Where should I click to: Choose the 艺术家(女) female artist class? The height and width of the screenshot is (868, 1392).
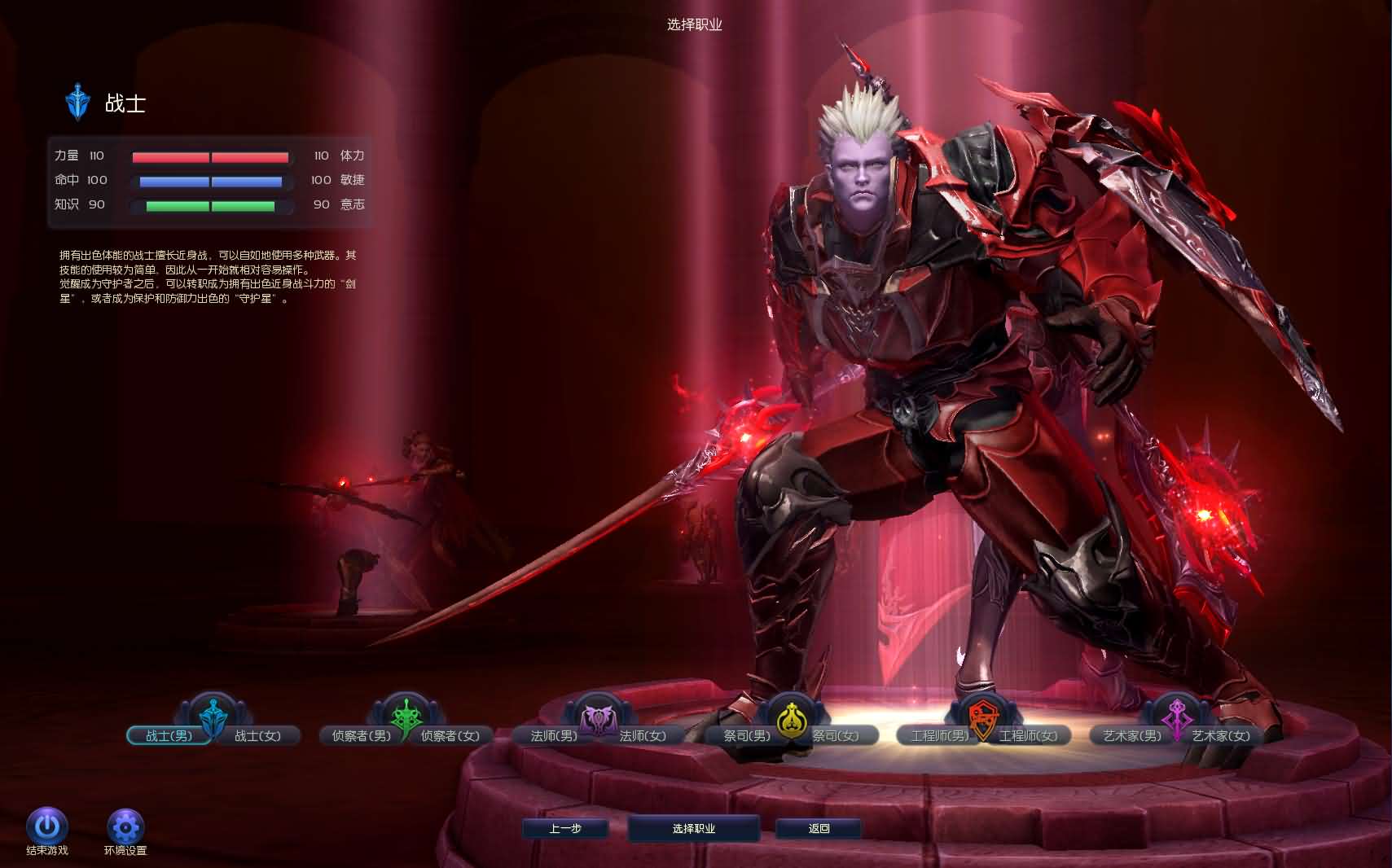(1221, 736)
